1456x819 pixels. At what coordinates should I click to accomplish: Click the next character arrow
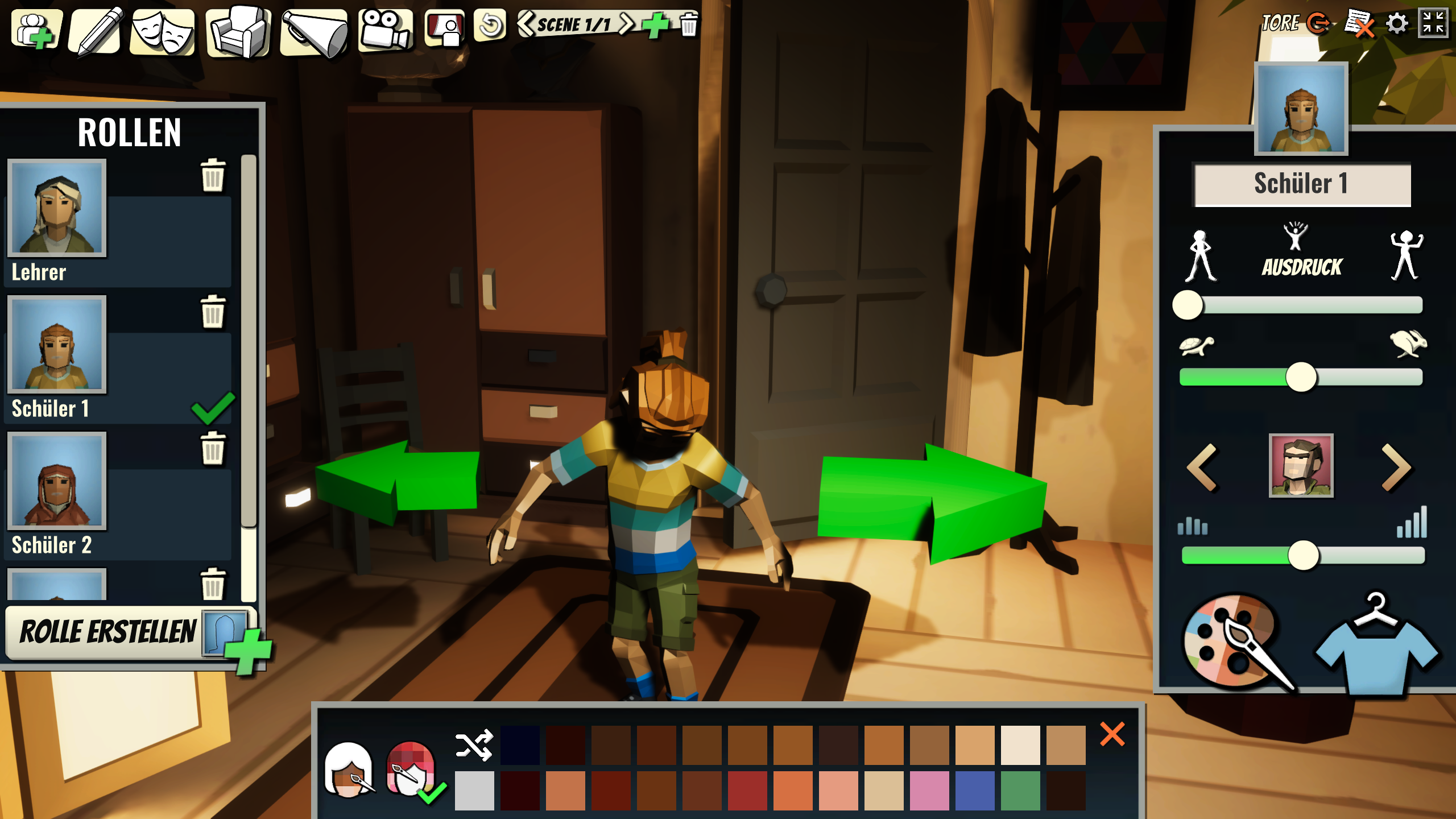[x=1396, y=467]
